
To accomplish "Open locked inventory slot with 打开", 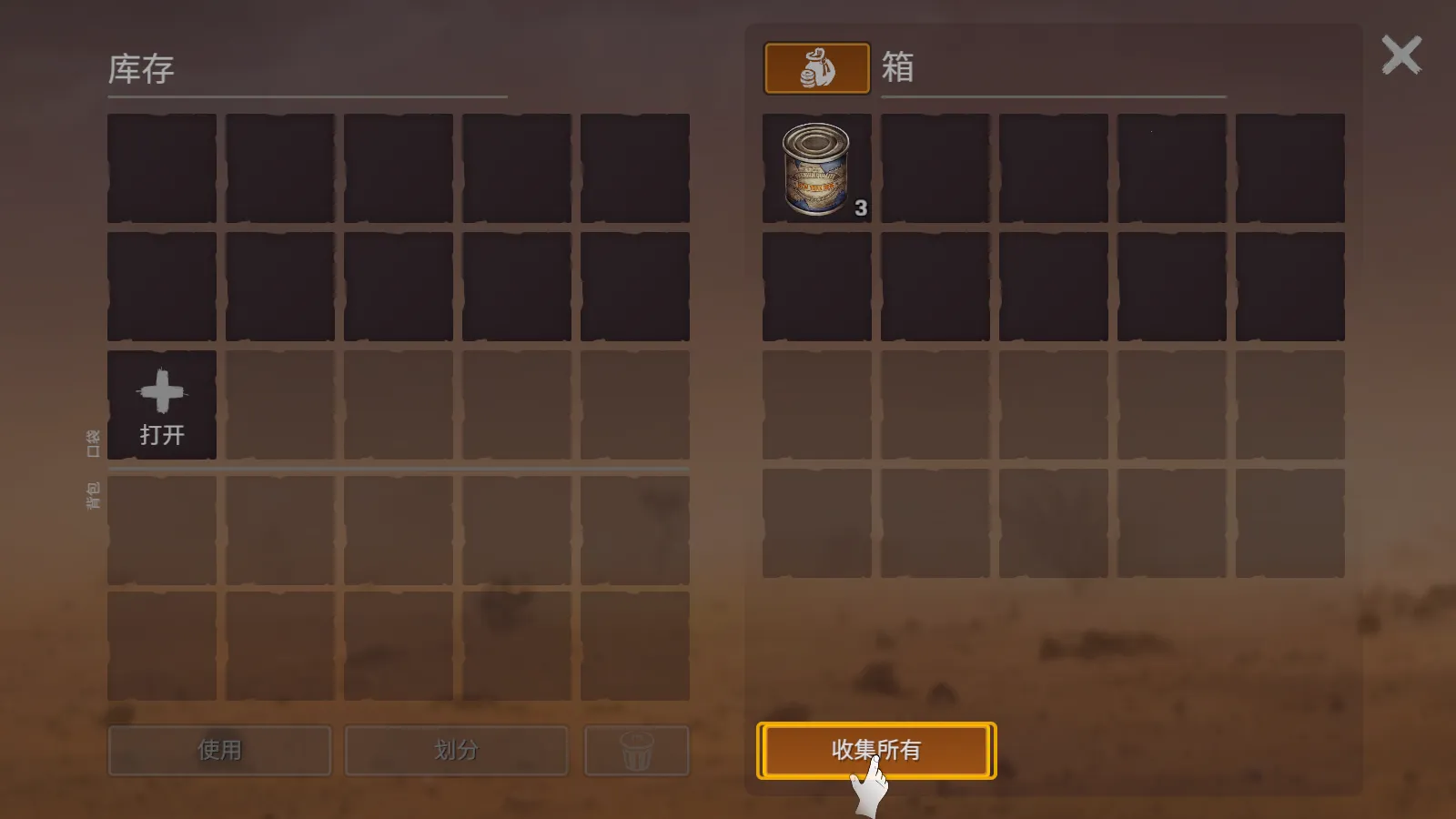I will (x=162, y=405).
